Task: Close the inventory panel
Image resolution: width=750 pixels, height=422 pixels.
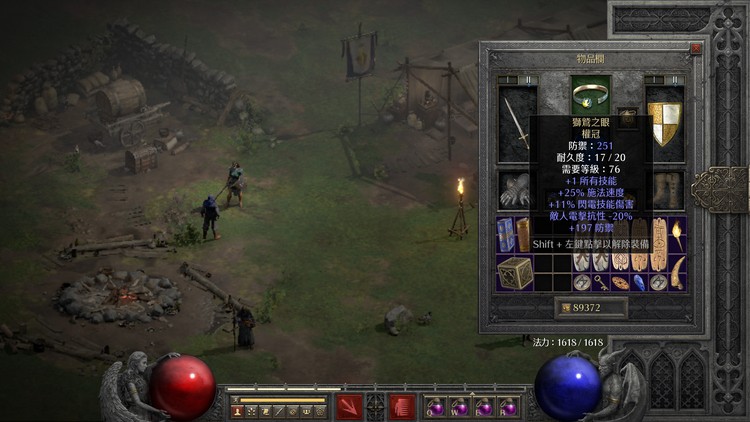Action: (x=696, y=48)
